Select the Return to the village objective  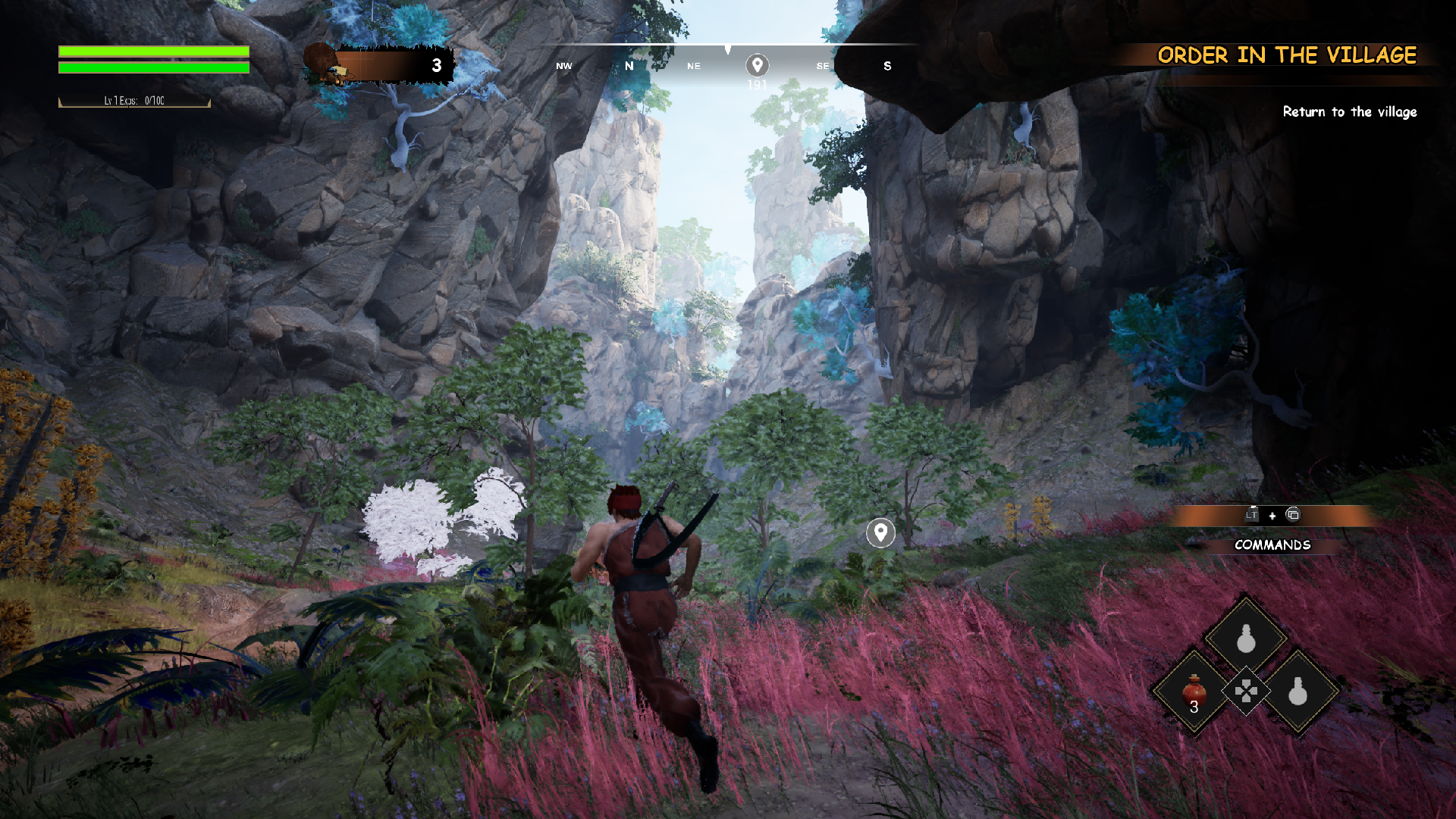point(1349,112)
